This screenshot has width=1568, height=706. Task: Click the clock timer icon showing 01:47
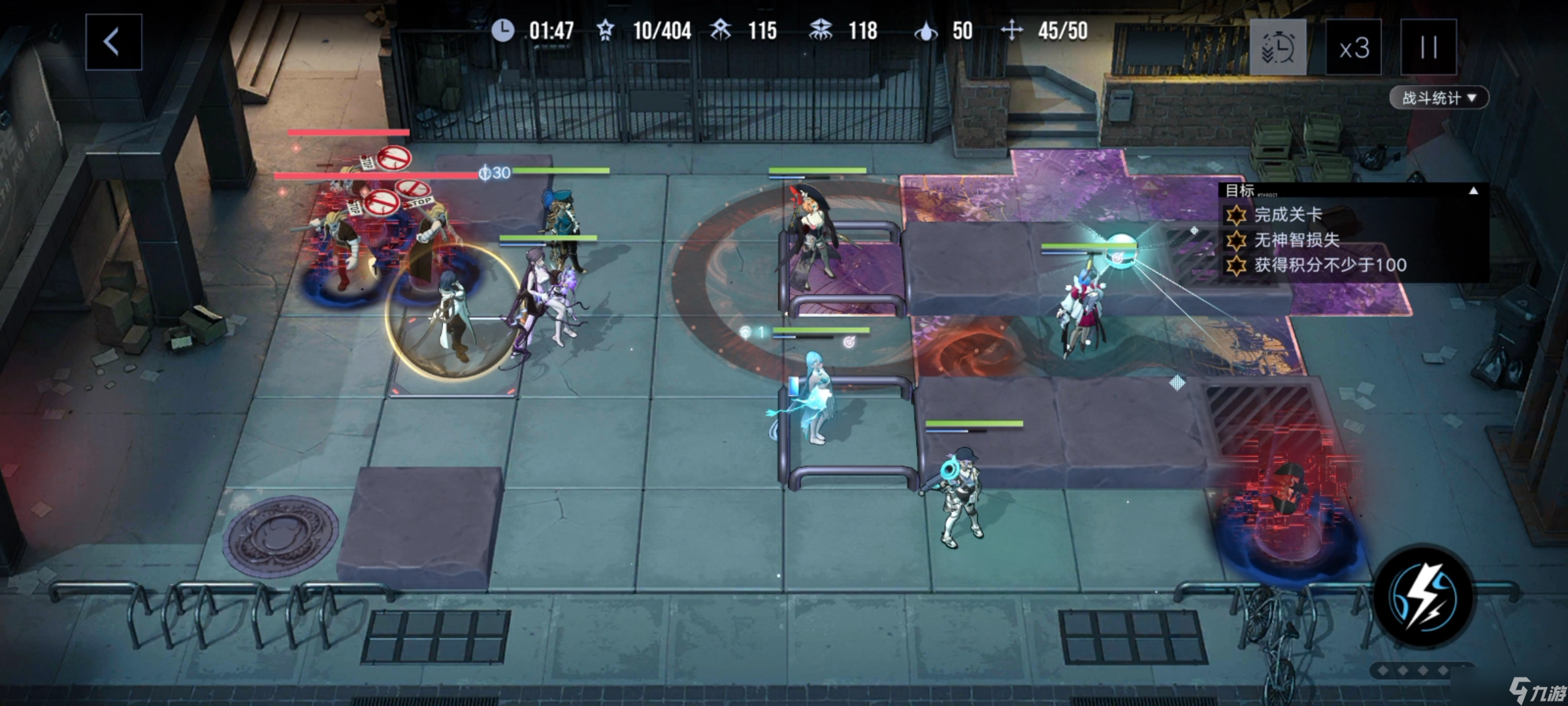pos(503,29)
